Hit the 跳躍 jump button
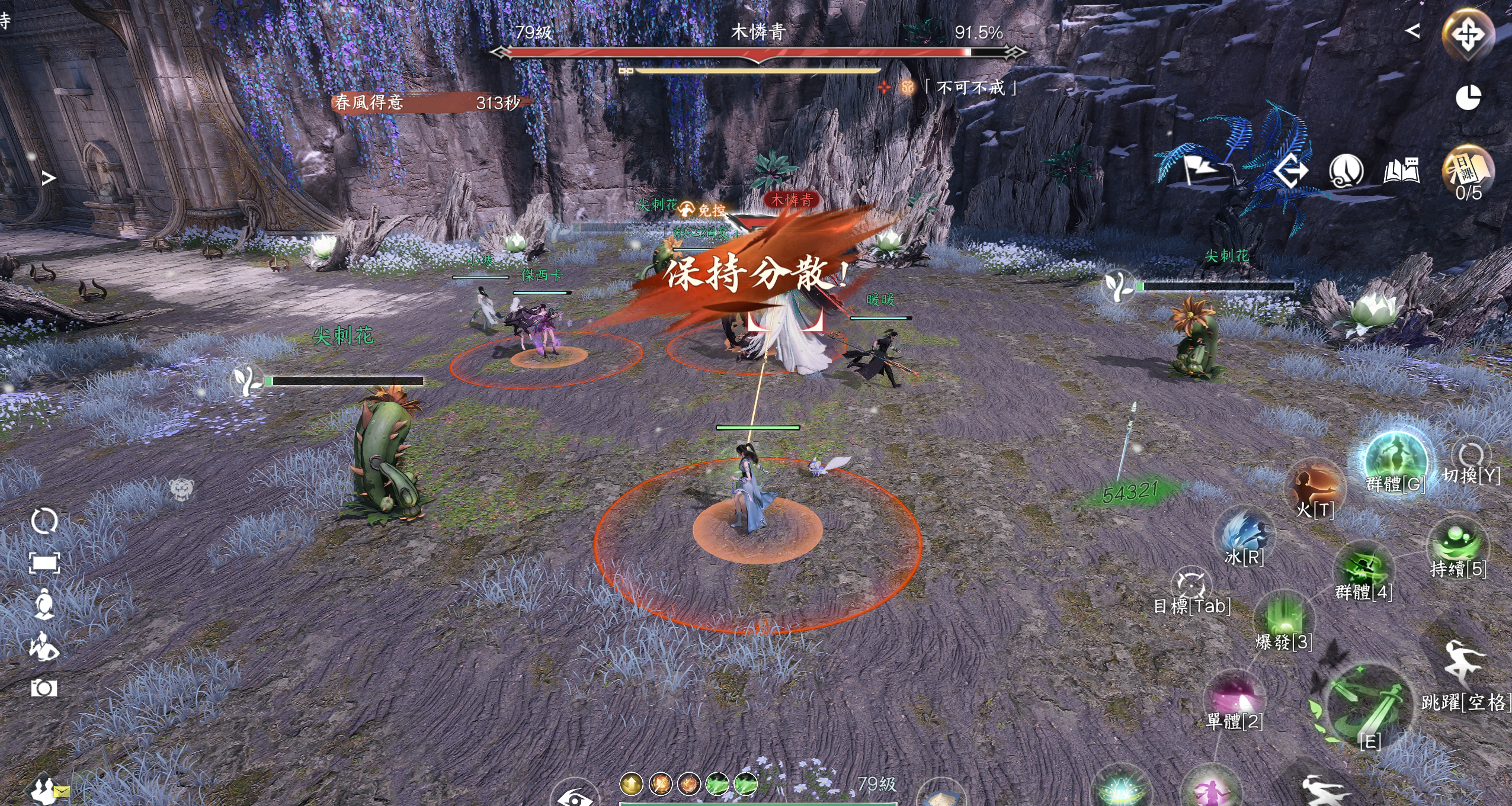 click(1463, 664)
